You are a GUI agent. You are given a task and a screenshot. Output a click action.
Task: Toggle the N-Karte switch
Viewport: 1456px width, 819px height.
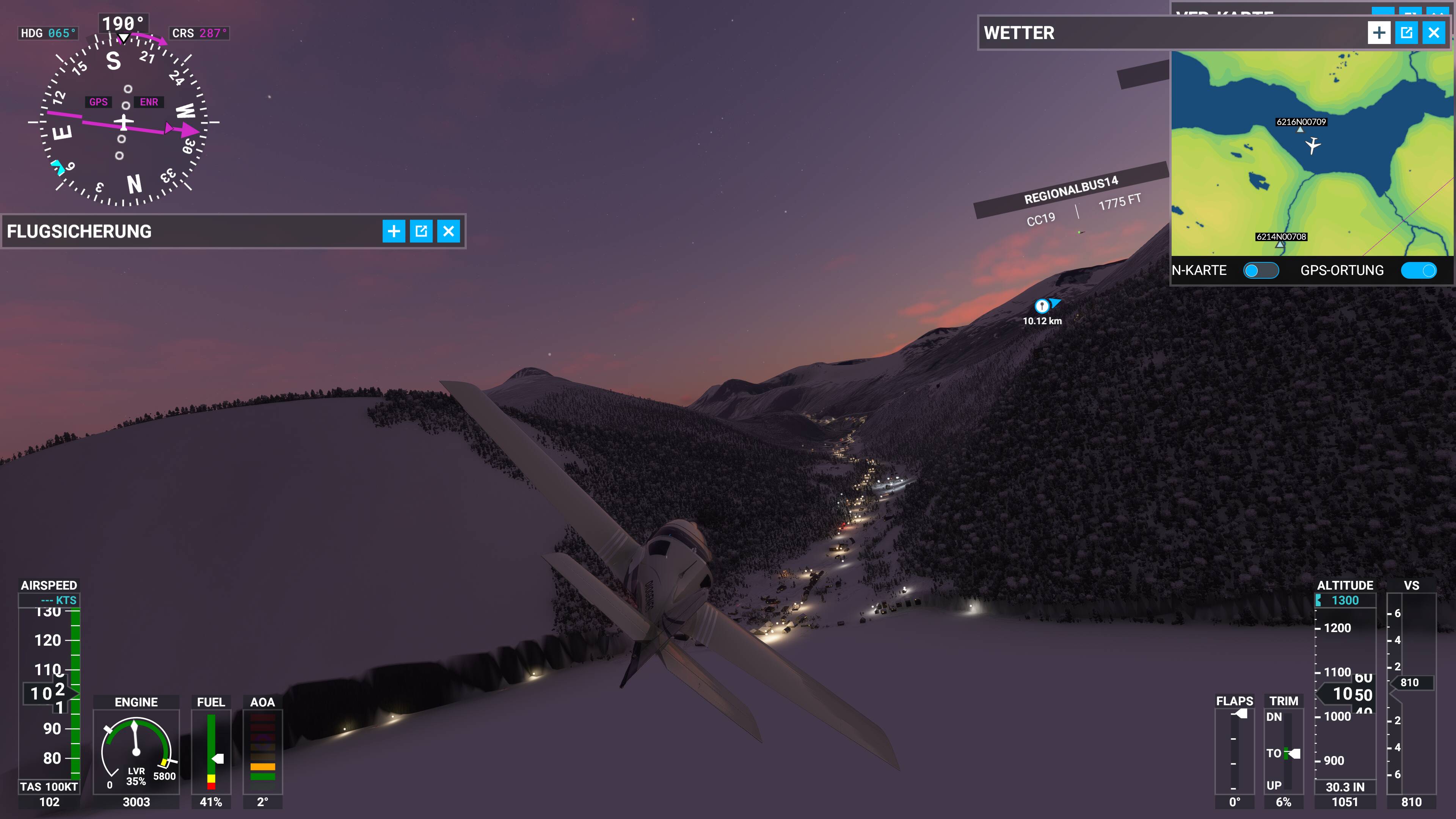[x=1261, y=271]
